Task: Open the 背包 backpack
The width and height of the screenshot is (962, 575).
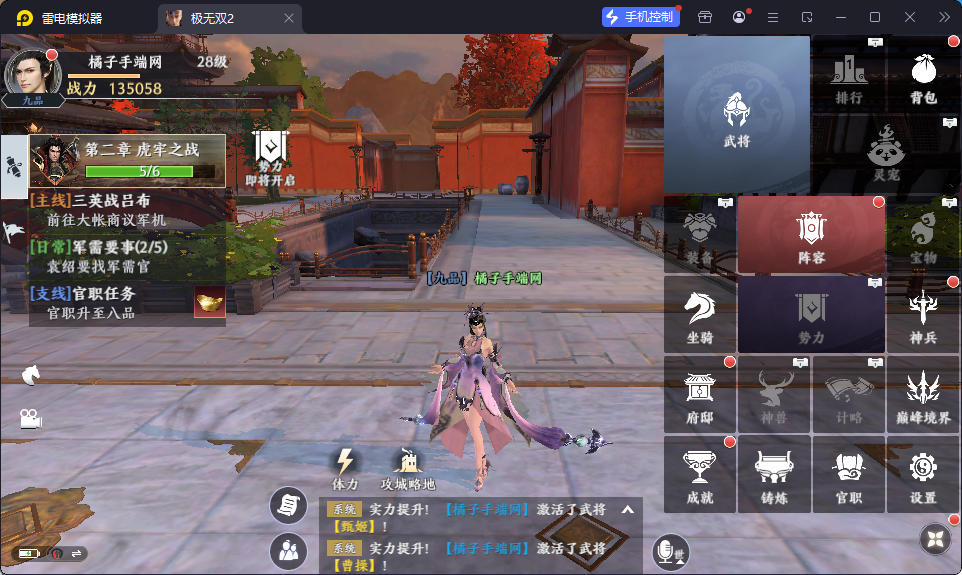Action: [x=923, y=78]
